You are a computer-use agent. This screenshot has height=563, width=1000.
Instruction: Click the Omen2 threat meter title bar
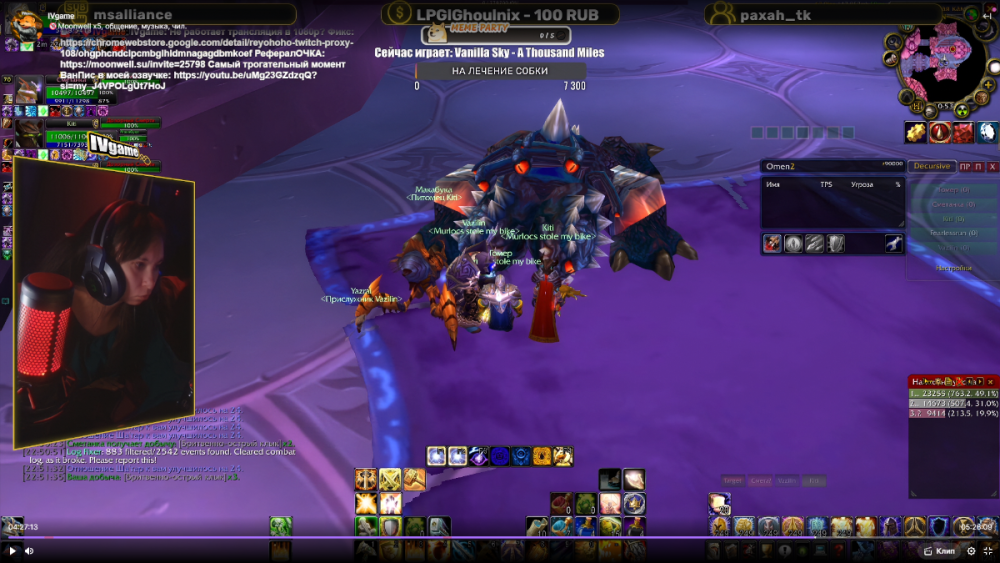coord(830,166)
